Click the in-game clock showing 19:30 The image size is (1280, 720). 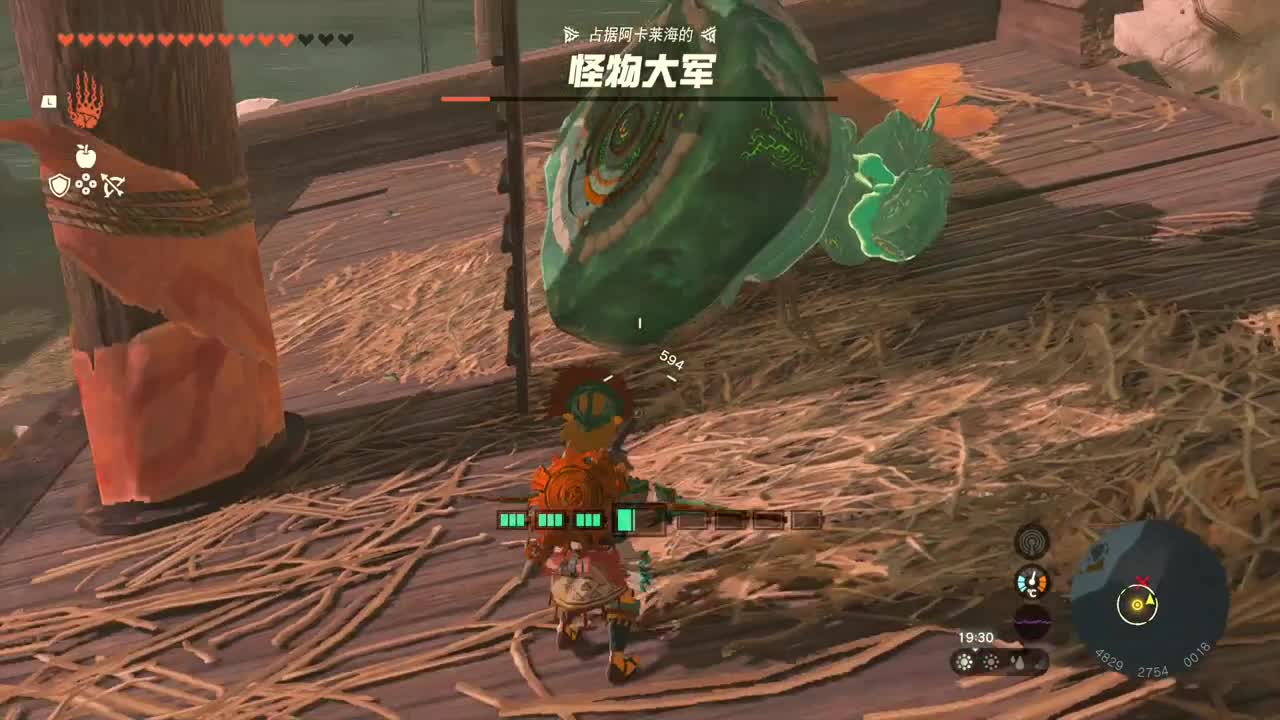point(975,637)
